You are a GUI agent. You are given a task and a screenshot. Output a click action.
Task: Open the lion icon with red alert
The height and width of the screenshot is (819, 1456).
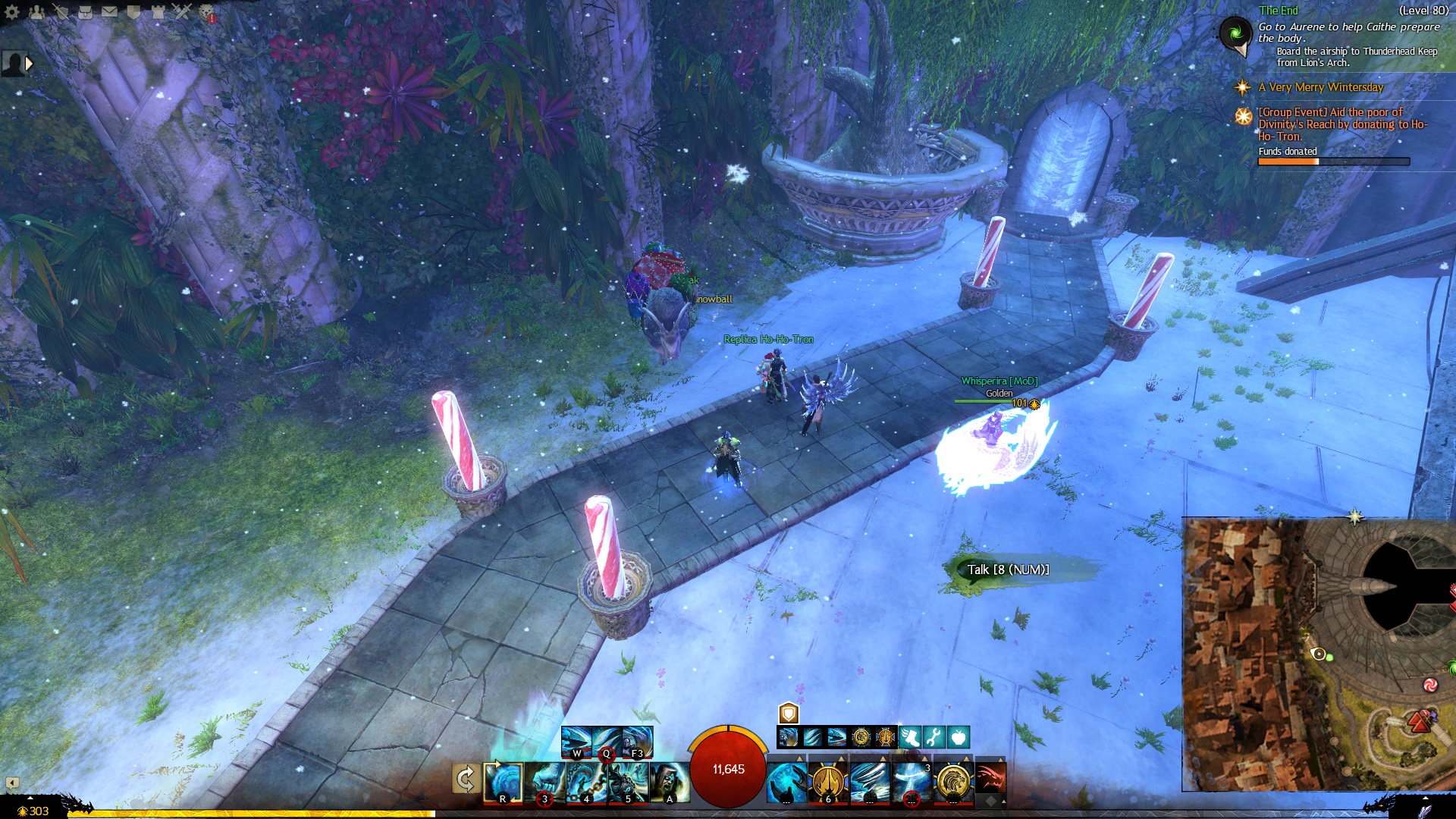(x=206, y=12)
